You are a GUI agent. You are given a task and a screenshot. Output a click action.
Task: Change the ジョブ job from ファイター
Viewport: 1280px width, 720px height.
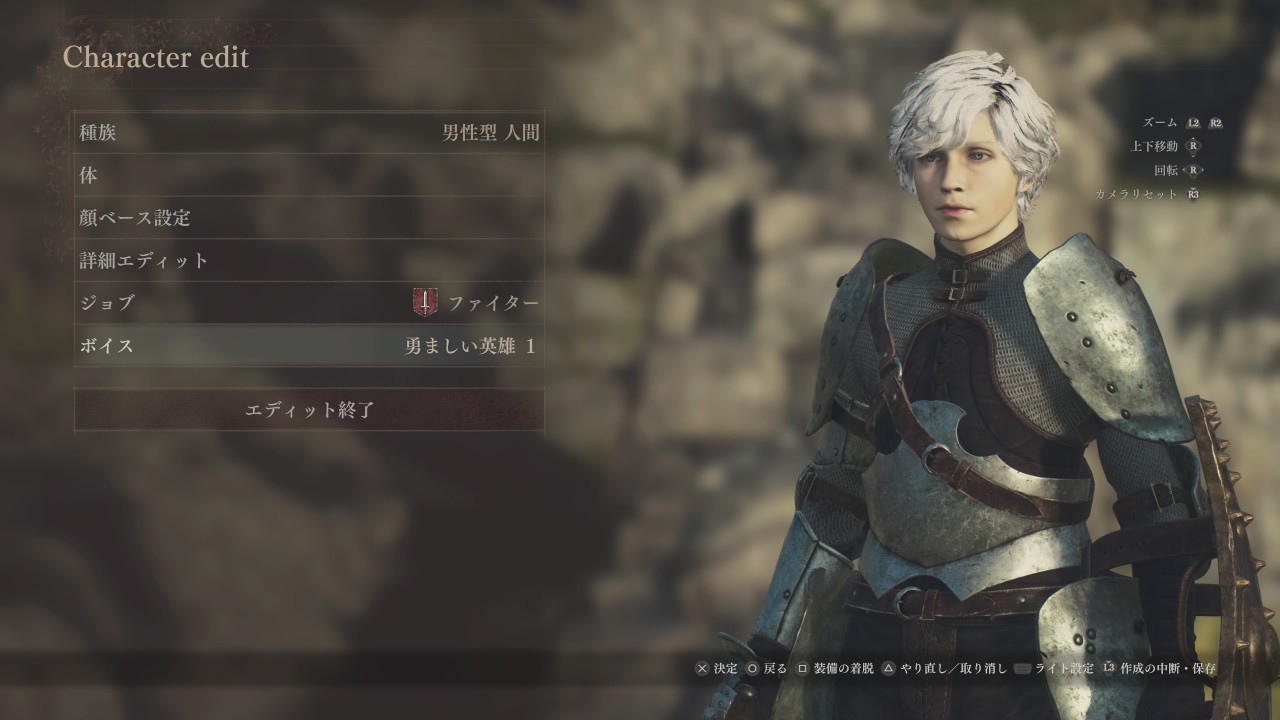point(309,303)
